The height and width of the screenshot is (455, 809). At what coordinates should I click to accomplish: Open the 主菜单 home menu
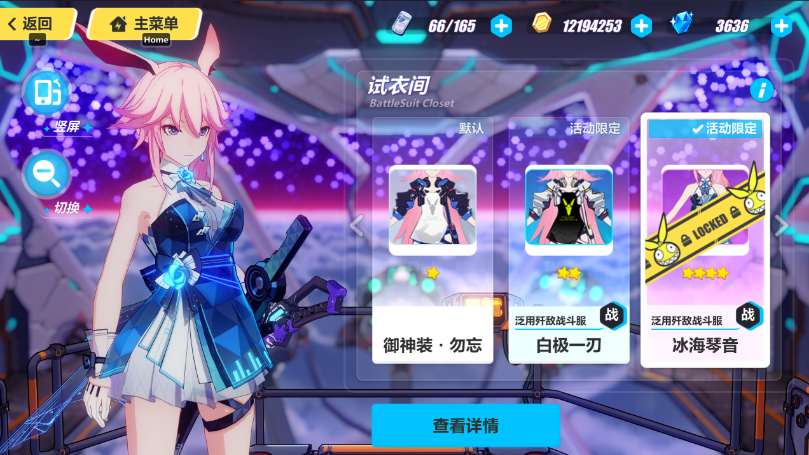(x=144, y=23)
